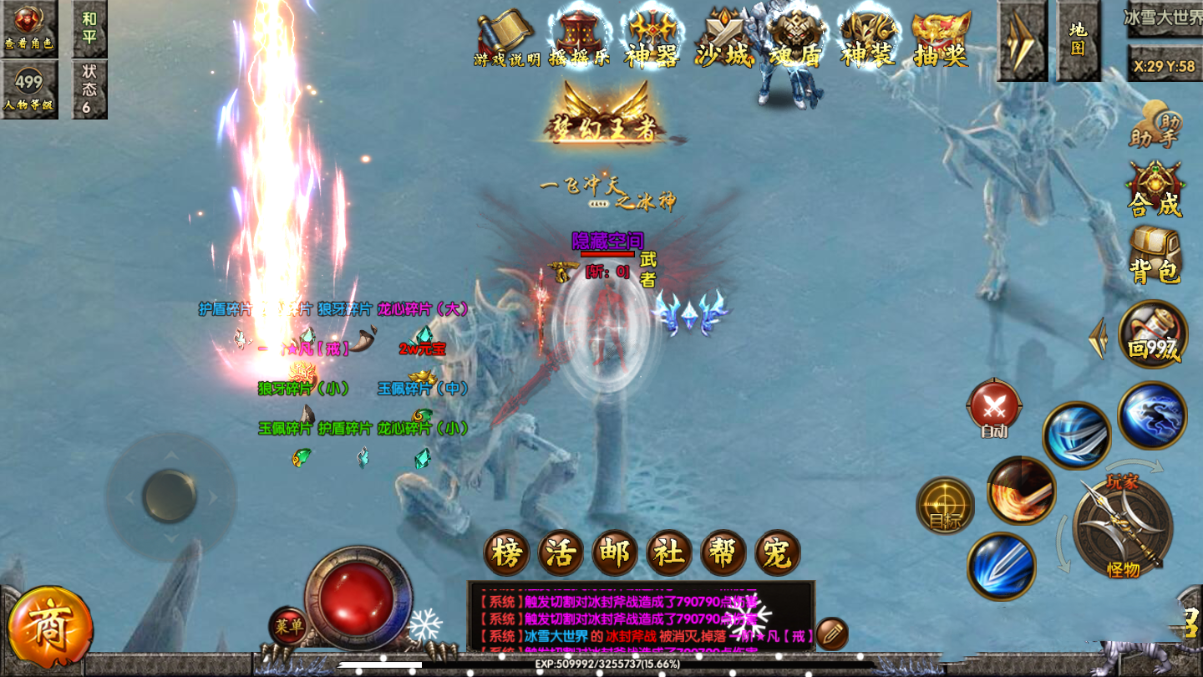Open the 神装 divine gear menu

click(868, 39)
